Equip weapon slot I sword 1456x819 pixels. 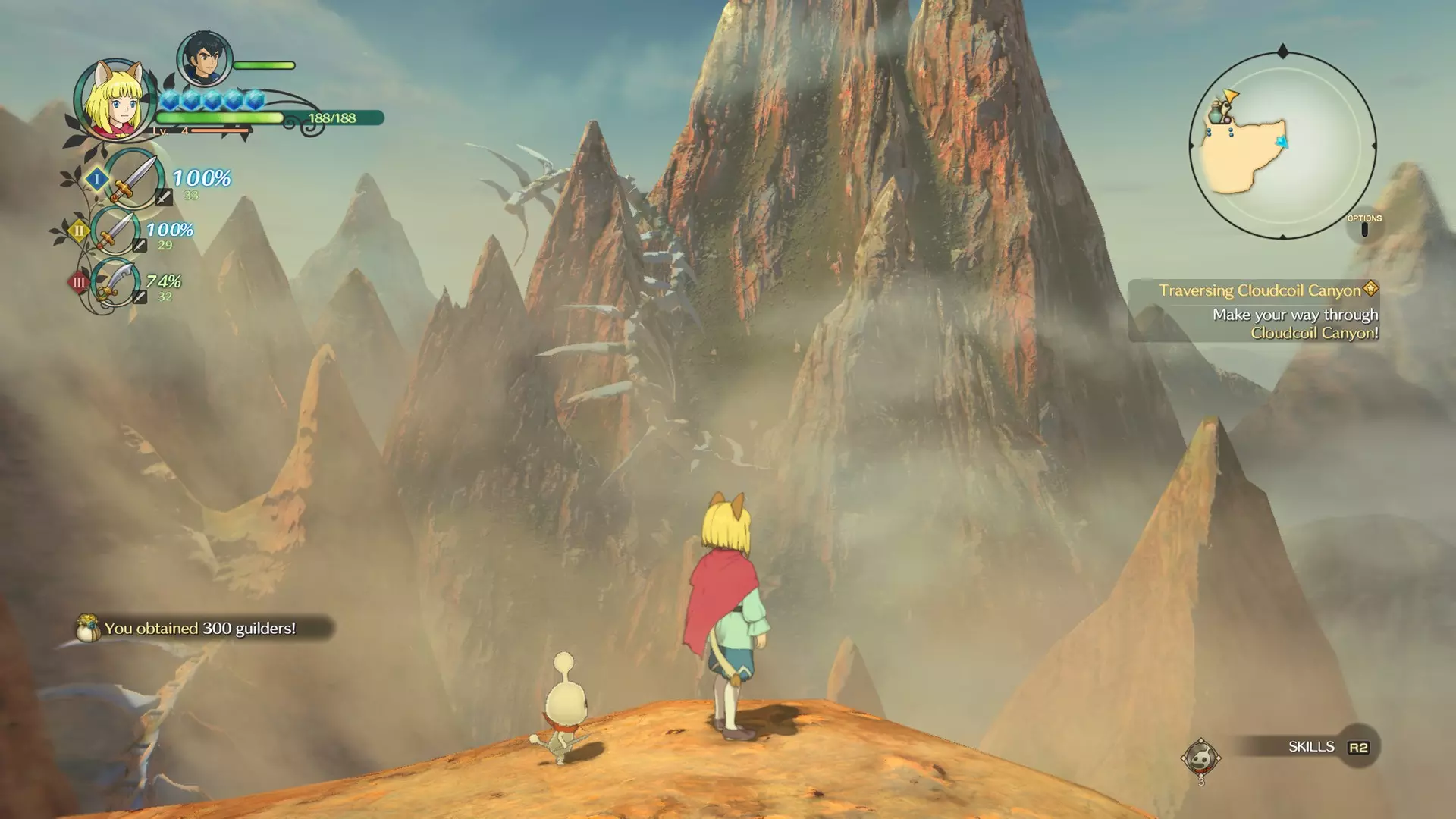pyautogui.click(x=135, y=179)
